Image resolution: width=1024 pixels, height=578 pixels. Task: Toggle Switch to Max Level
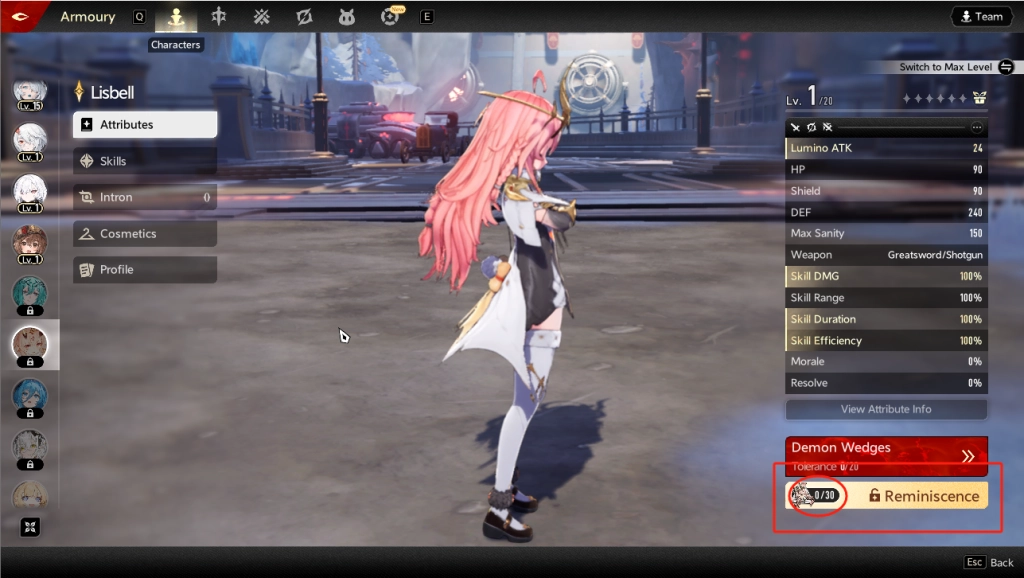tap(1006, 67)
